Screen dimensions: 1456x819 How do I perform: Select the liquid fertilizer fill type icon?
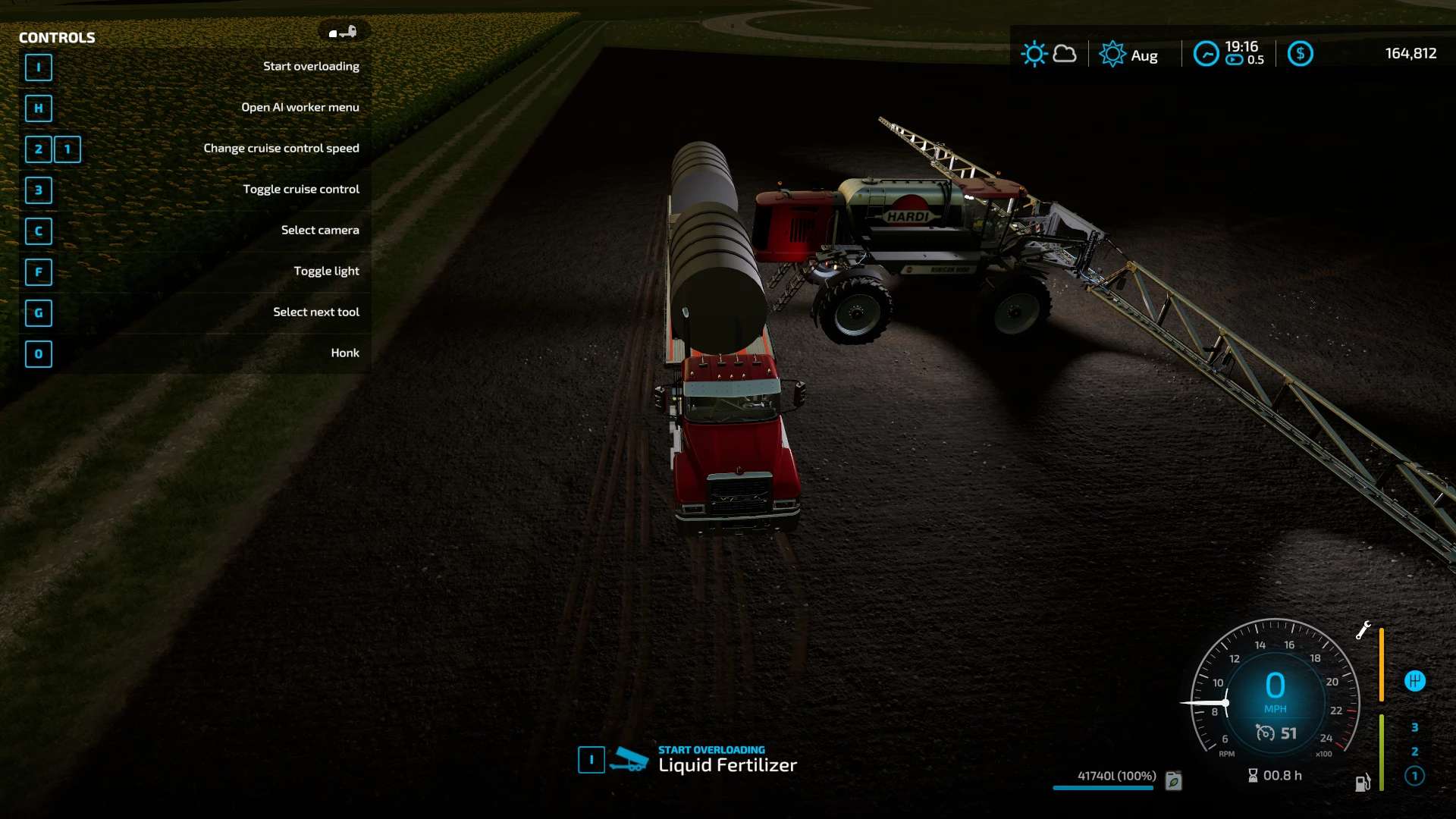pos(1173,780)
